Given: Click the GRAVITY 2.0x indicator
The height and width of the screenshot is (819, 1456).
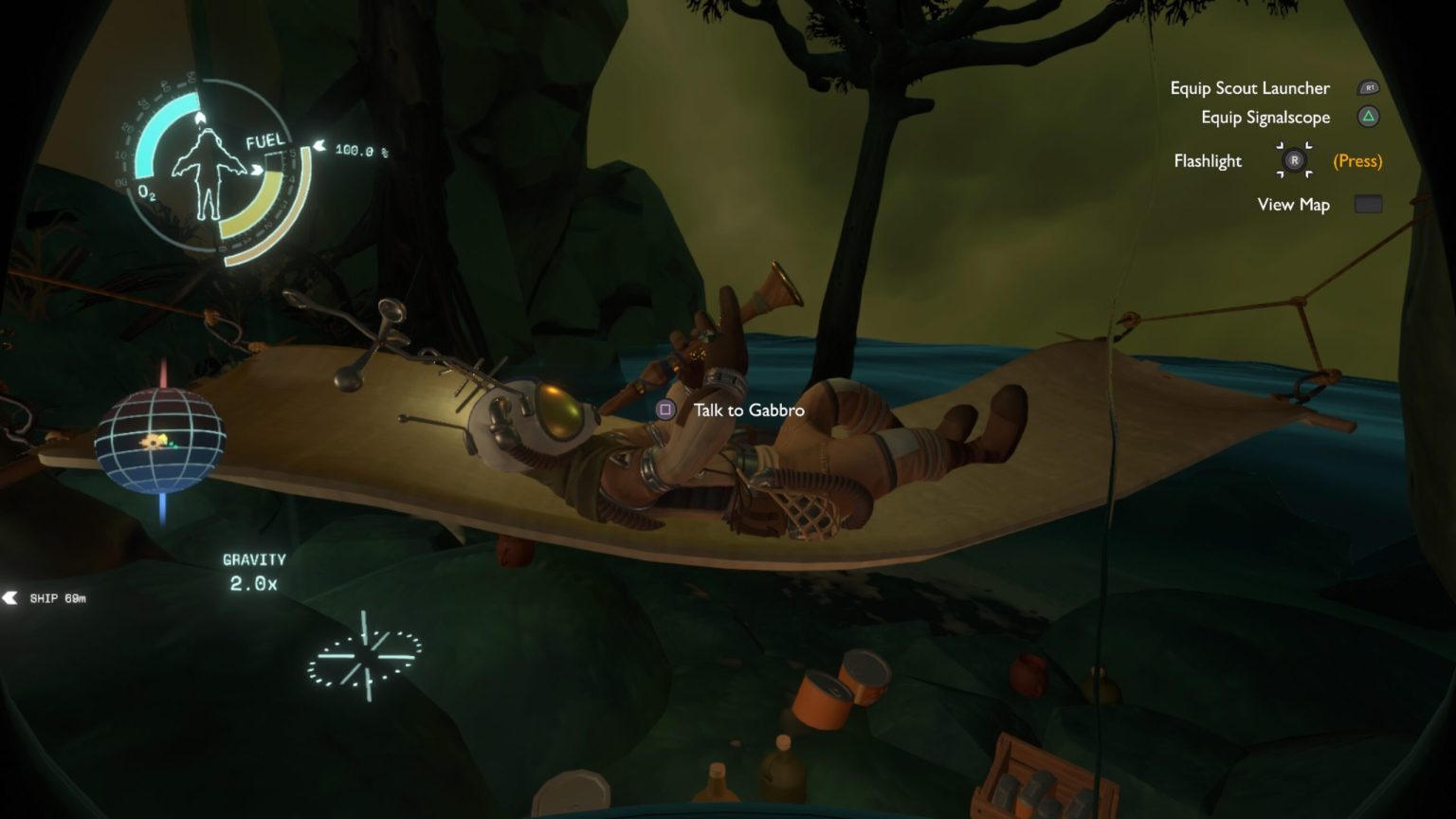Looking at the screenshot, I should pos(256,569).
